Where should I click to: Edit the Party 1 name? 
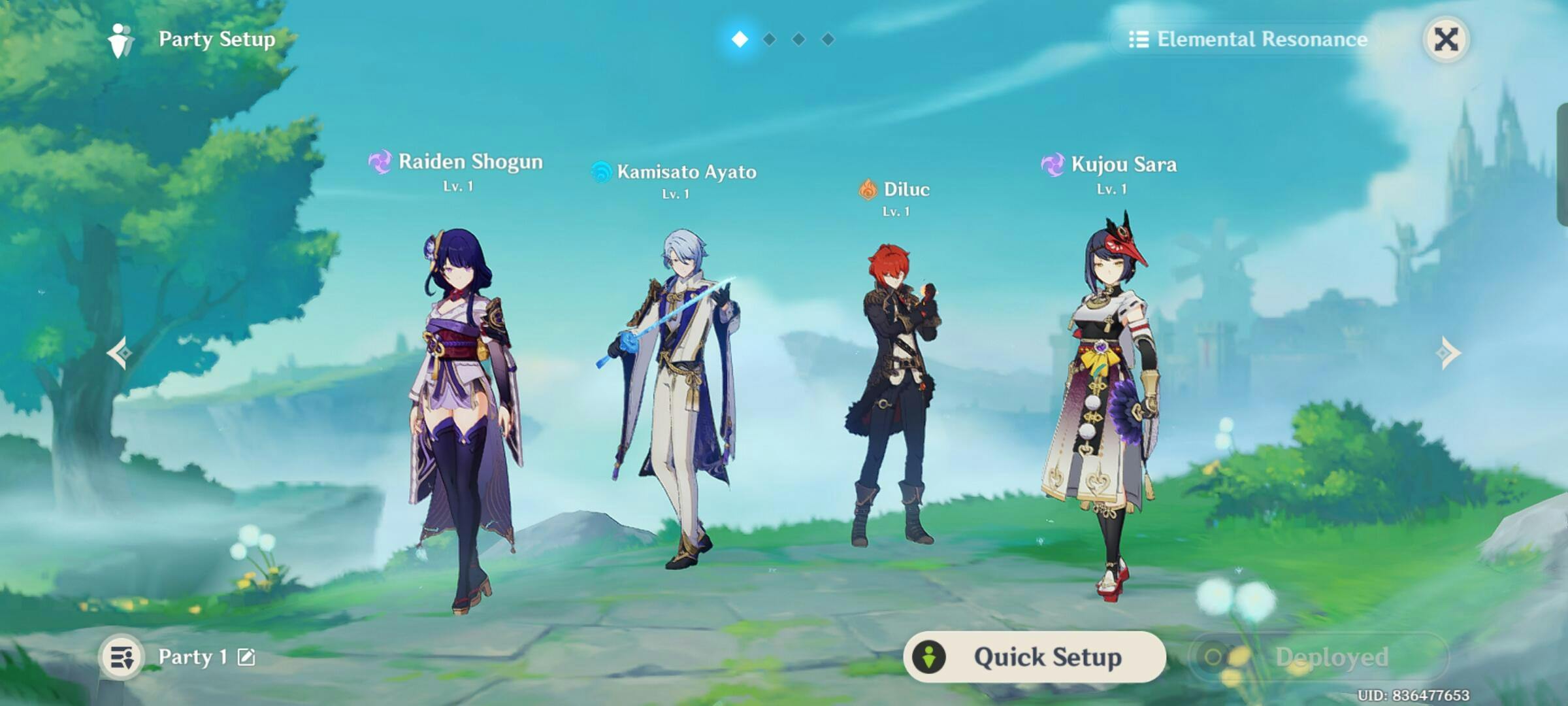point(246,657)
